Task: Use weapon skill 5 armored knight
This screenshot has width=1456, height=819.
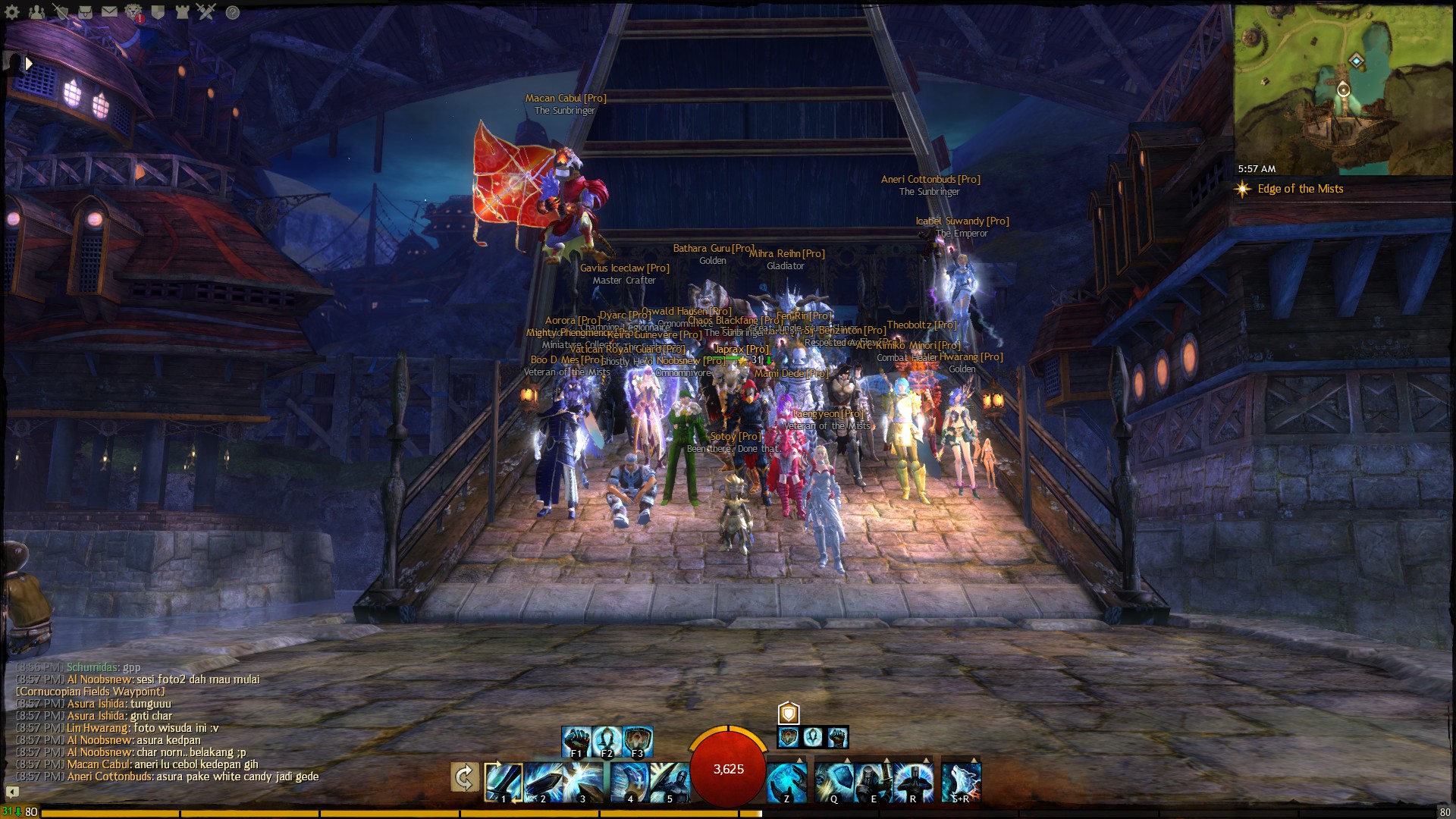Action: 669,782
